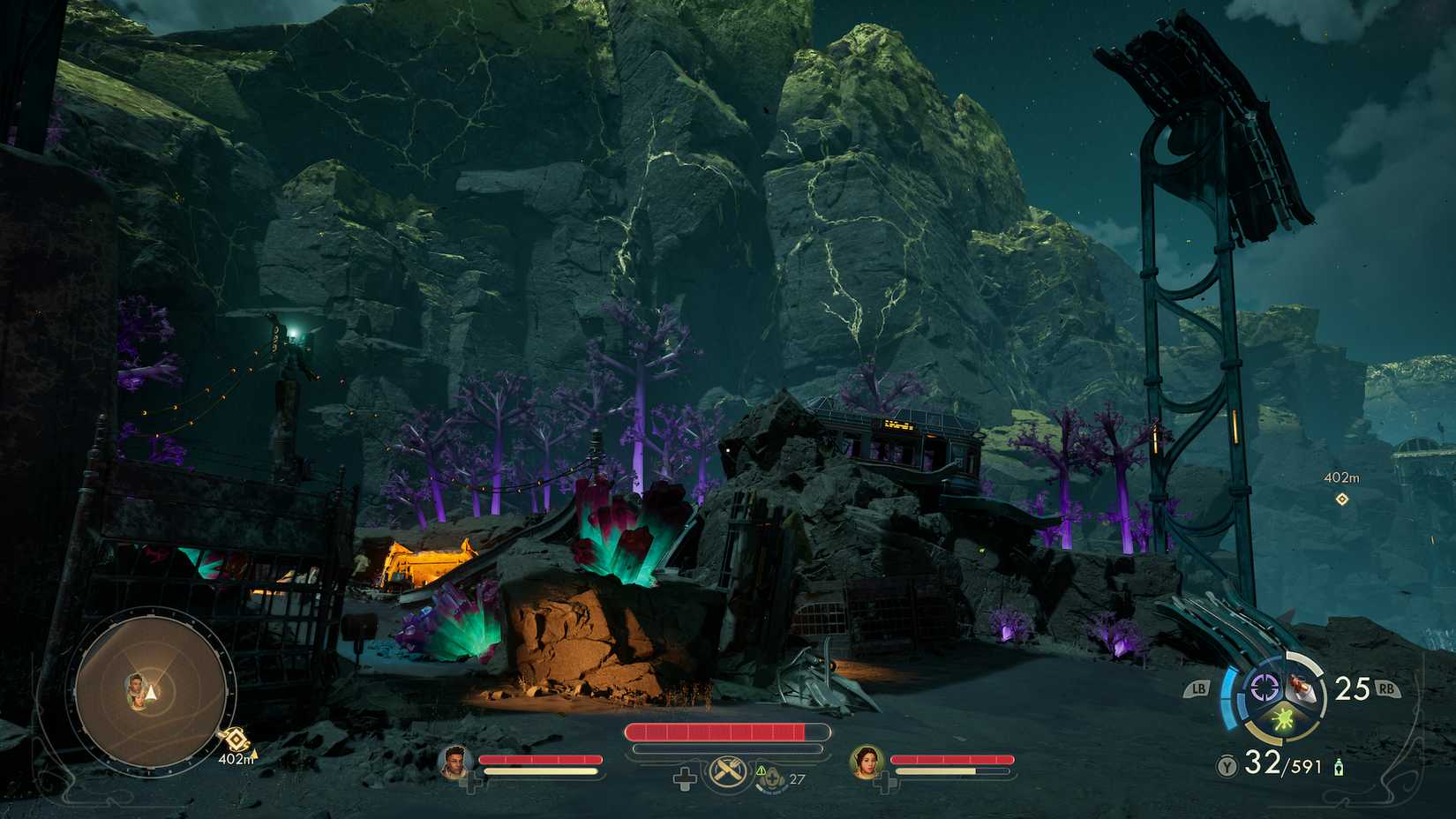Expand the right companion's status via her portrait
Viewport: 1456px width, 819px height.
click(x=867, y=763)
